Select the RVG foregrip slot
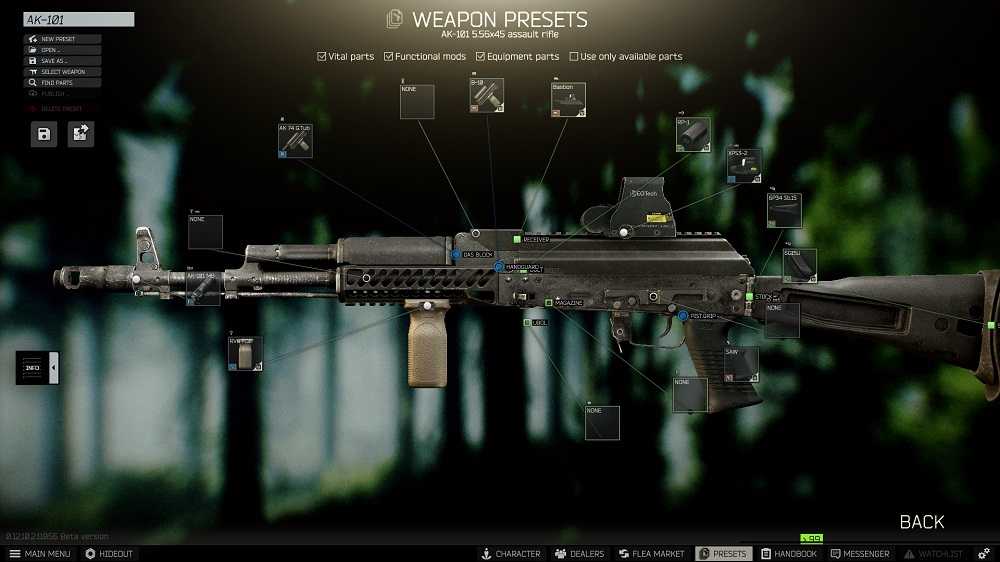The height and width of the screenshot is (562, 1000). (245, 353)
